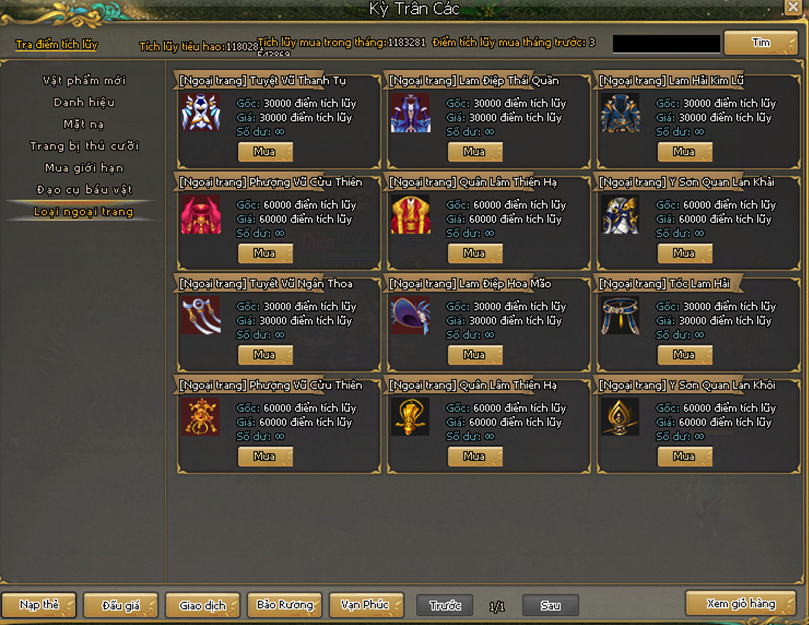The width and height of the screenshot is (809, 625).
Task: Go to next page with Sau
Action: click(x=550, y=606)
